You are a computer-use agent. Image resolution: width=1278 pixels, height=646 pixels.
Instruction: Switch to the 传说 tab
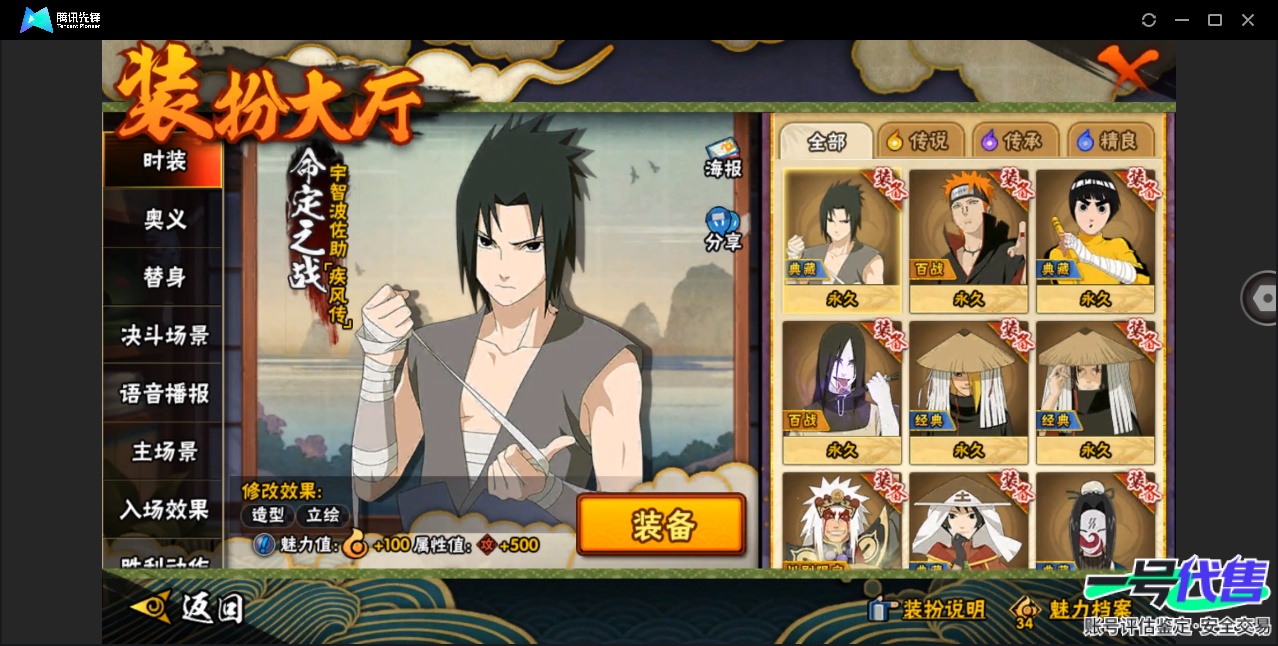tap(919, 141)
